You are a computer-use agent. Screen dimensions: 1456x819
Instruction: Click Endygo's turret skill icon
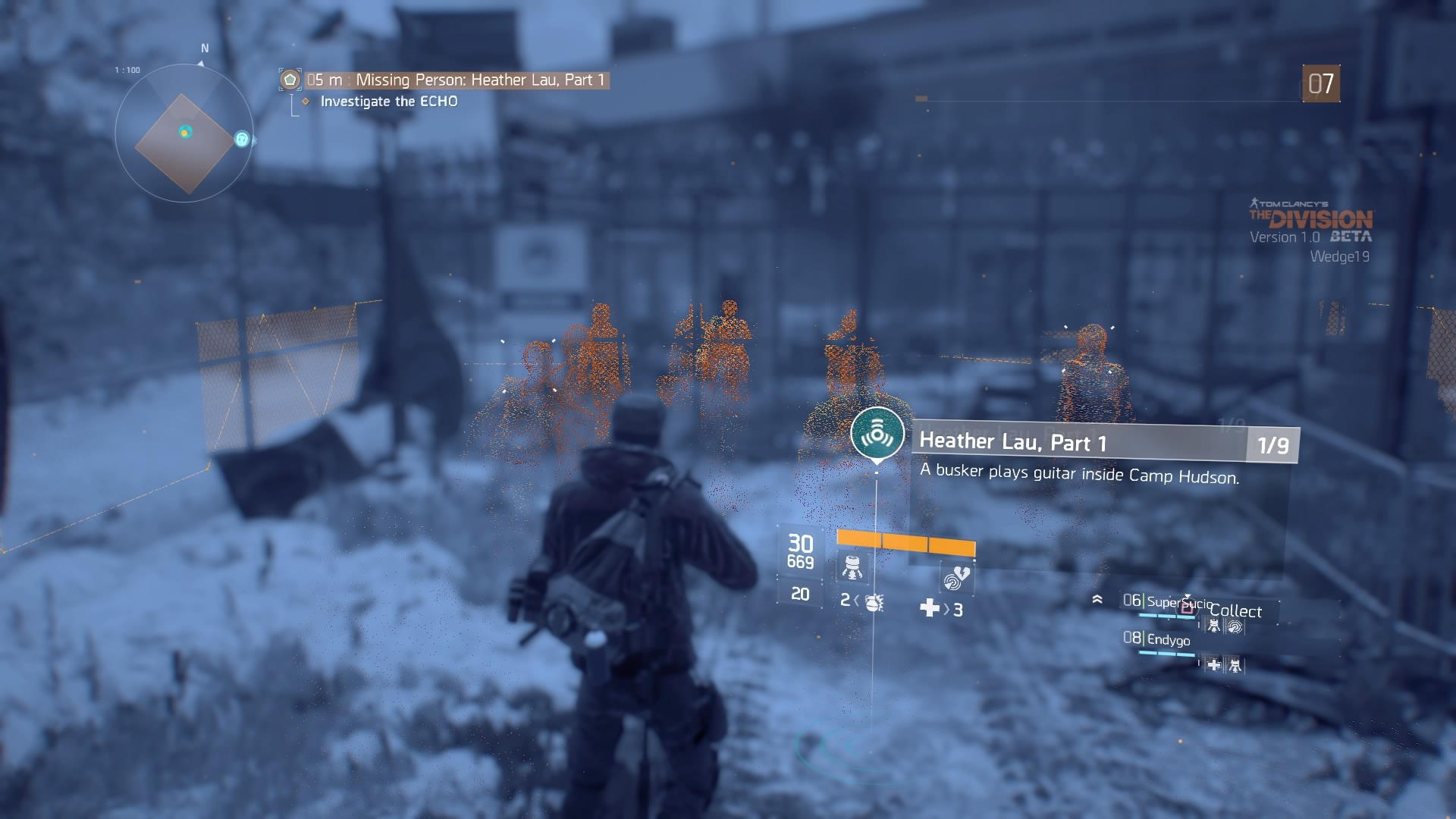pos(1235,667)
